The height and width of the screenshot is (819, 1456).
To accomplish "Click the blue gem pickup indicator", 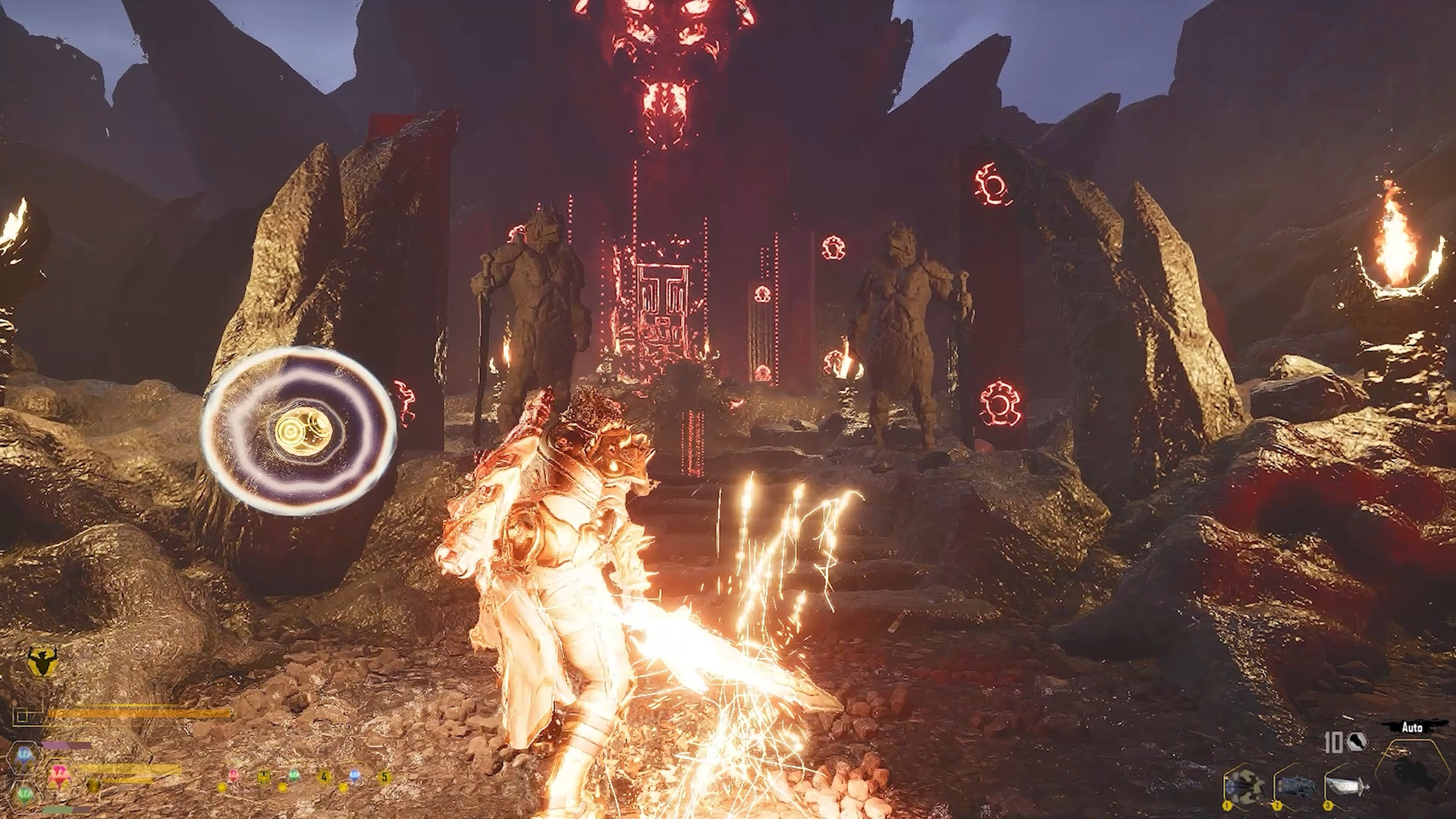I will [x=354, y=777].
